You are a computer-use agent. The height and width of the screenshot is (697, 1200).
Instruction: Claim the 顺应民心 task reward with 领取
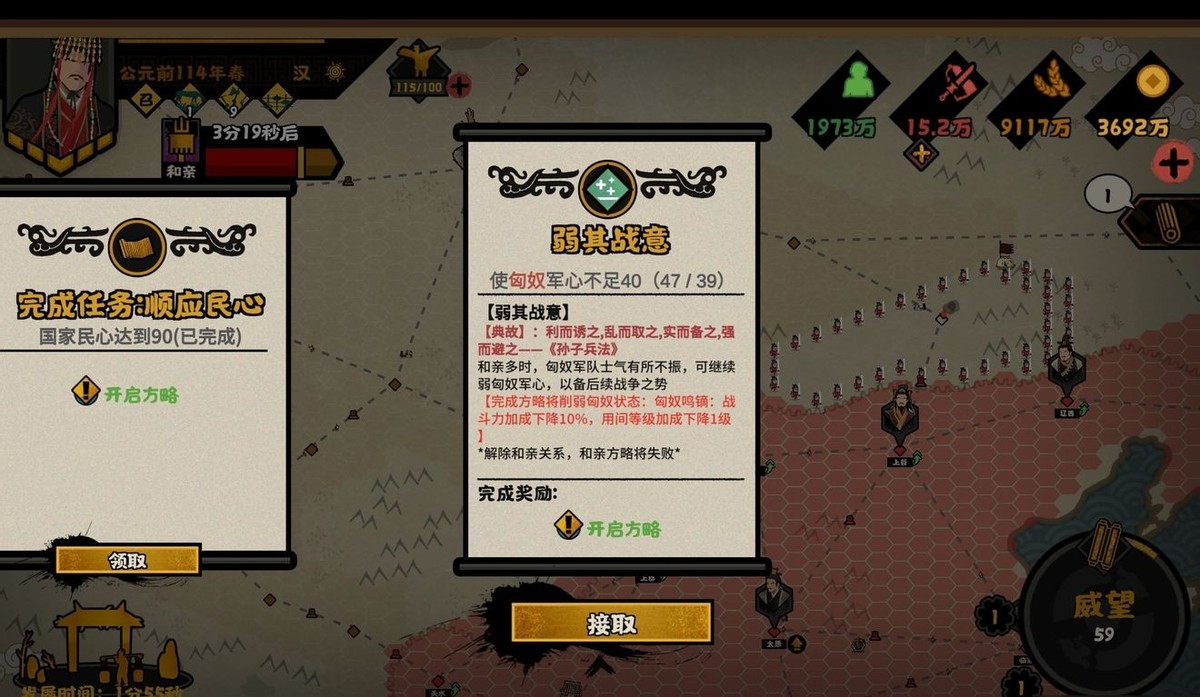click(x=127, y=560)
